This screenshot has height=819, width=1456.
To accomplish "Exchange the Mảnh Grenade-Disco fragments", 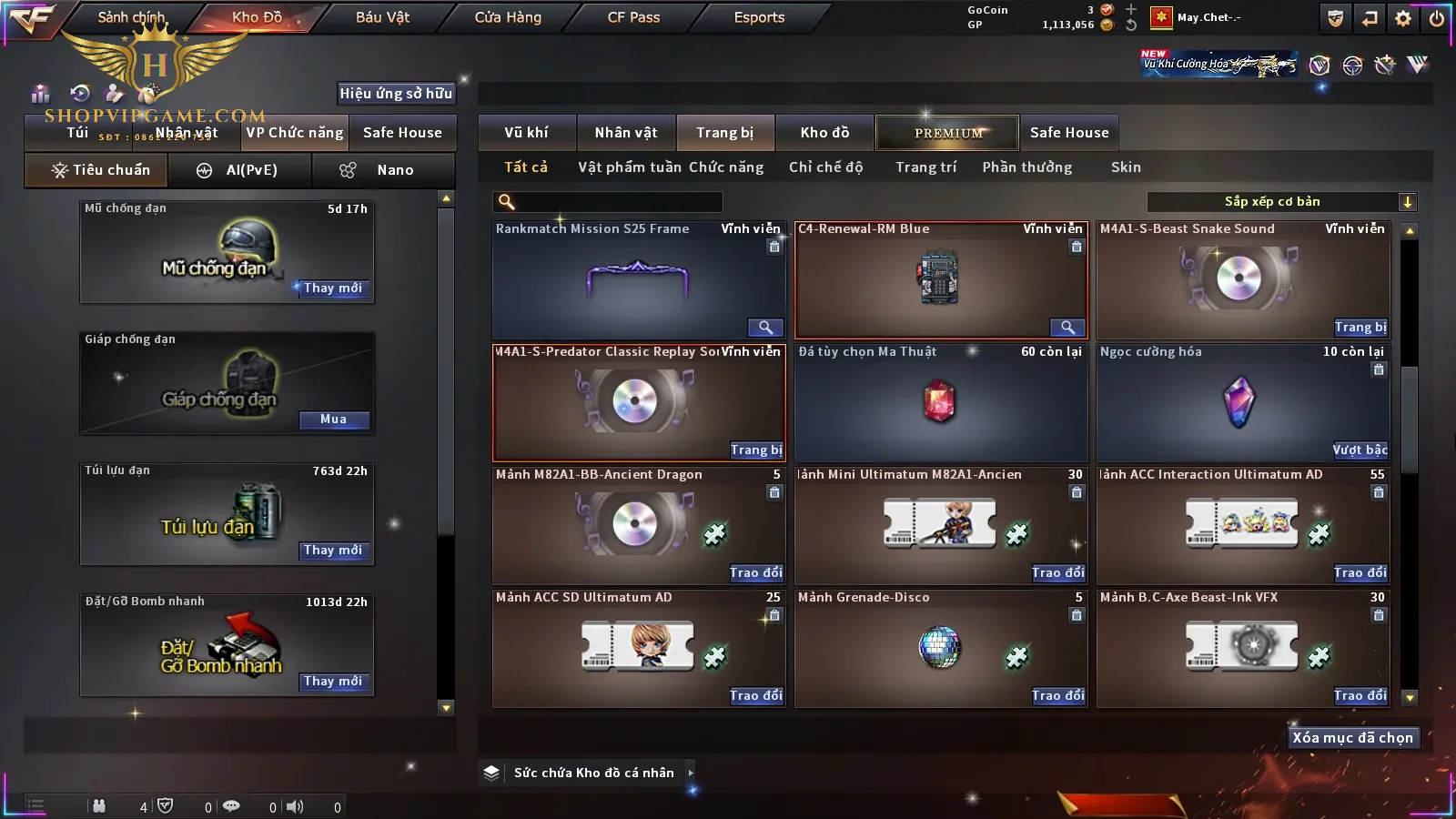I will click(1058, 696).
